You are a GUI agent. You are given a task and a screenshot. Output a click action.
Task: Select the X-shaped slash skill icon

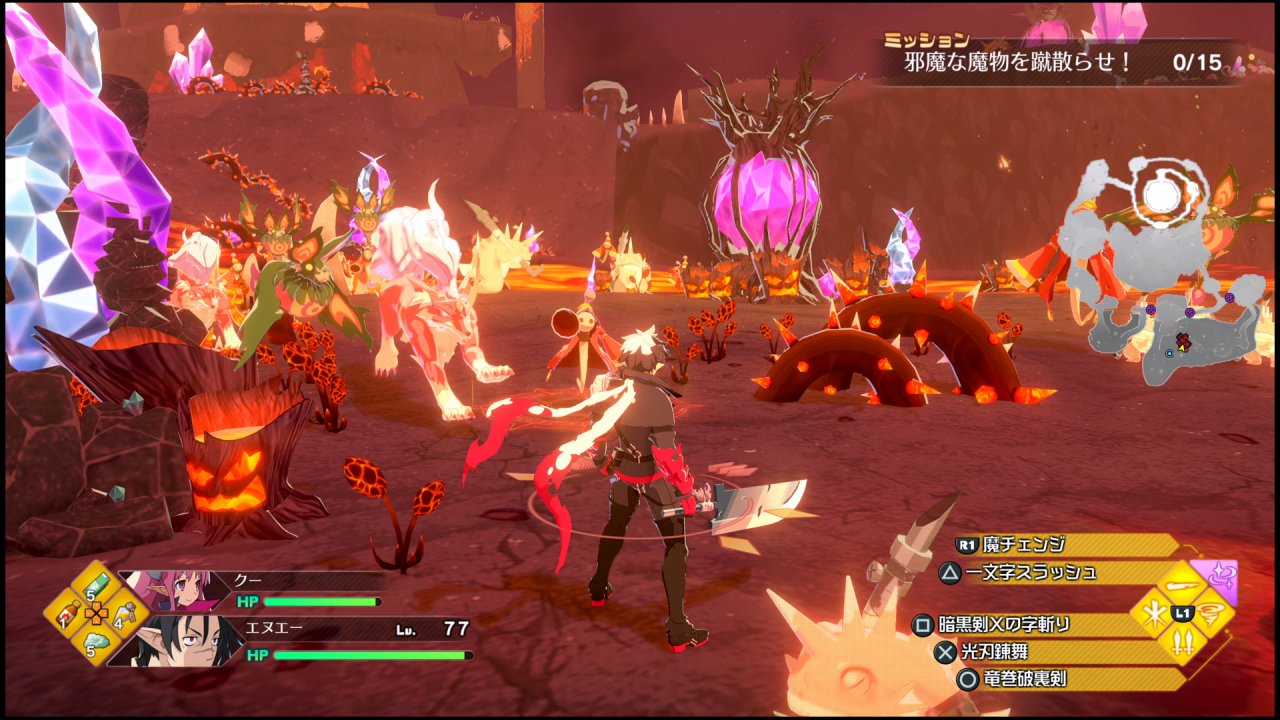[x=1152, y=612]
